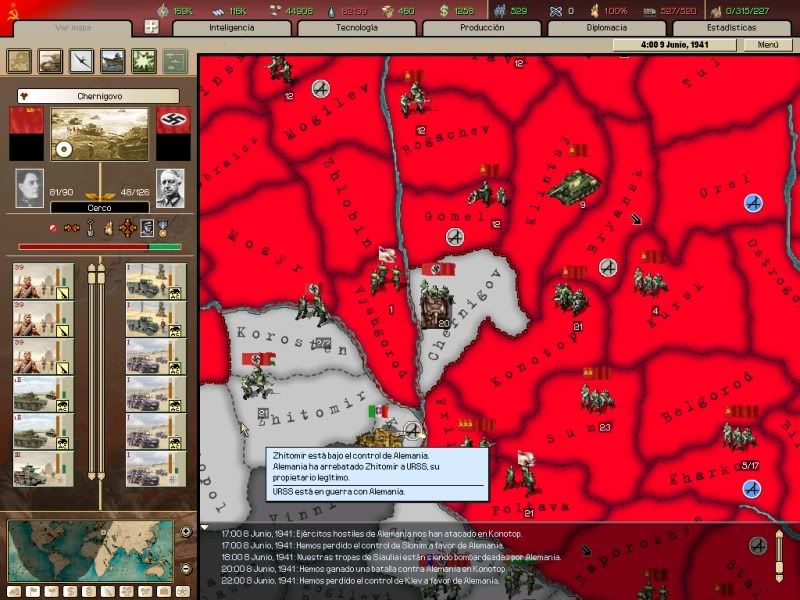Click the German commander portrait
This screenshot has height=600, width=800.
(169, 187)
